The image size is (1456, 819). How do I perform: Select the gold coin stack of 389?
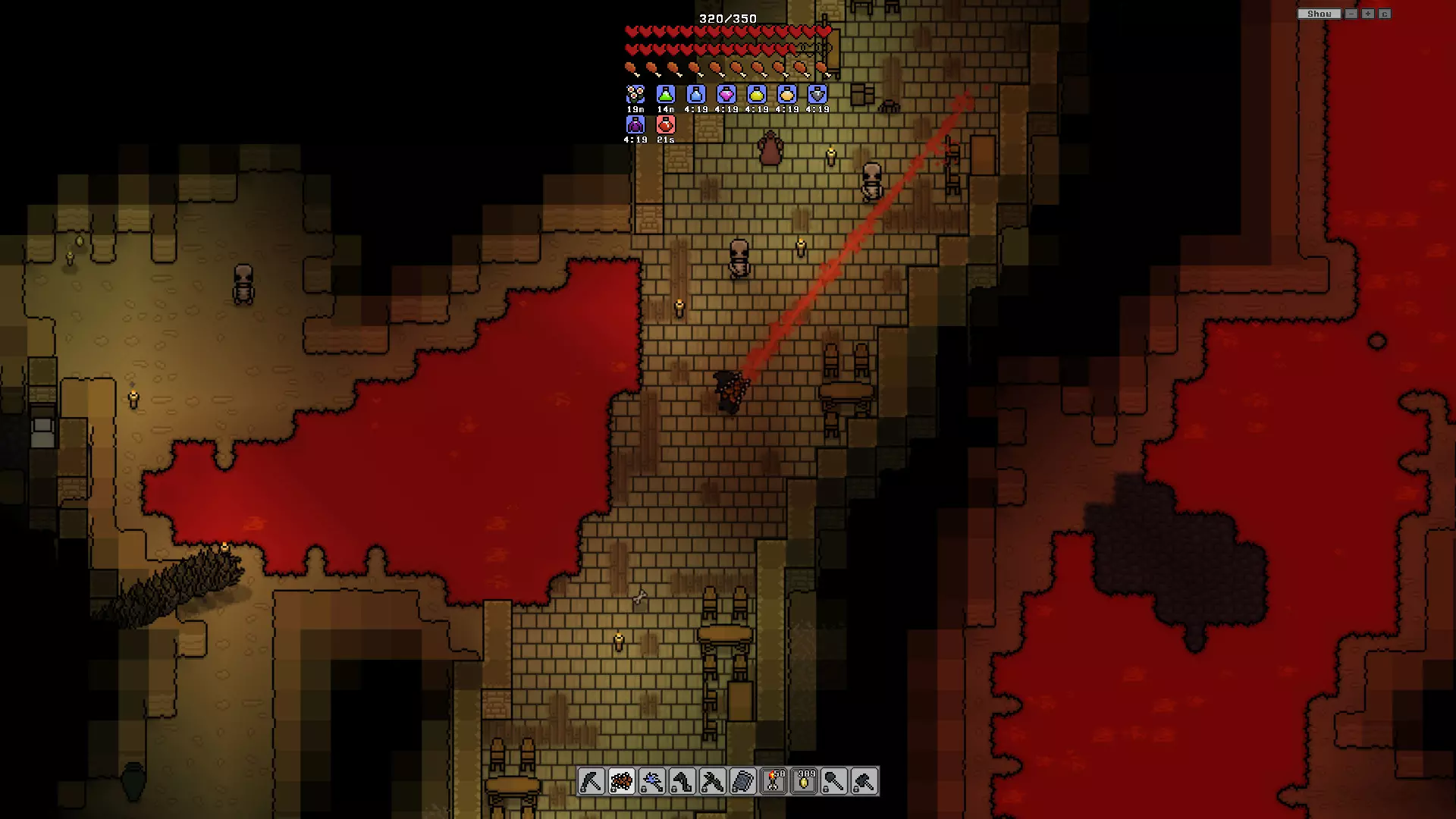coord(804,780)
